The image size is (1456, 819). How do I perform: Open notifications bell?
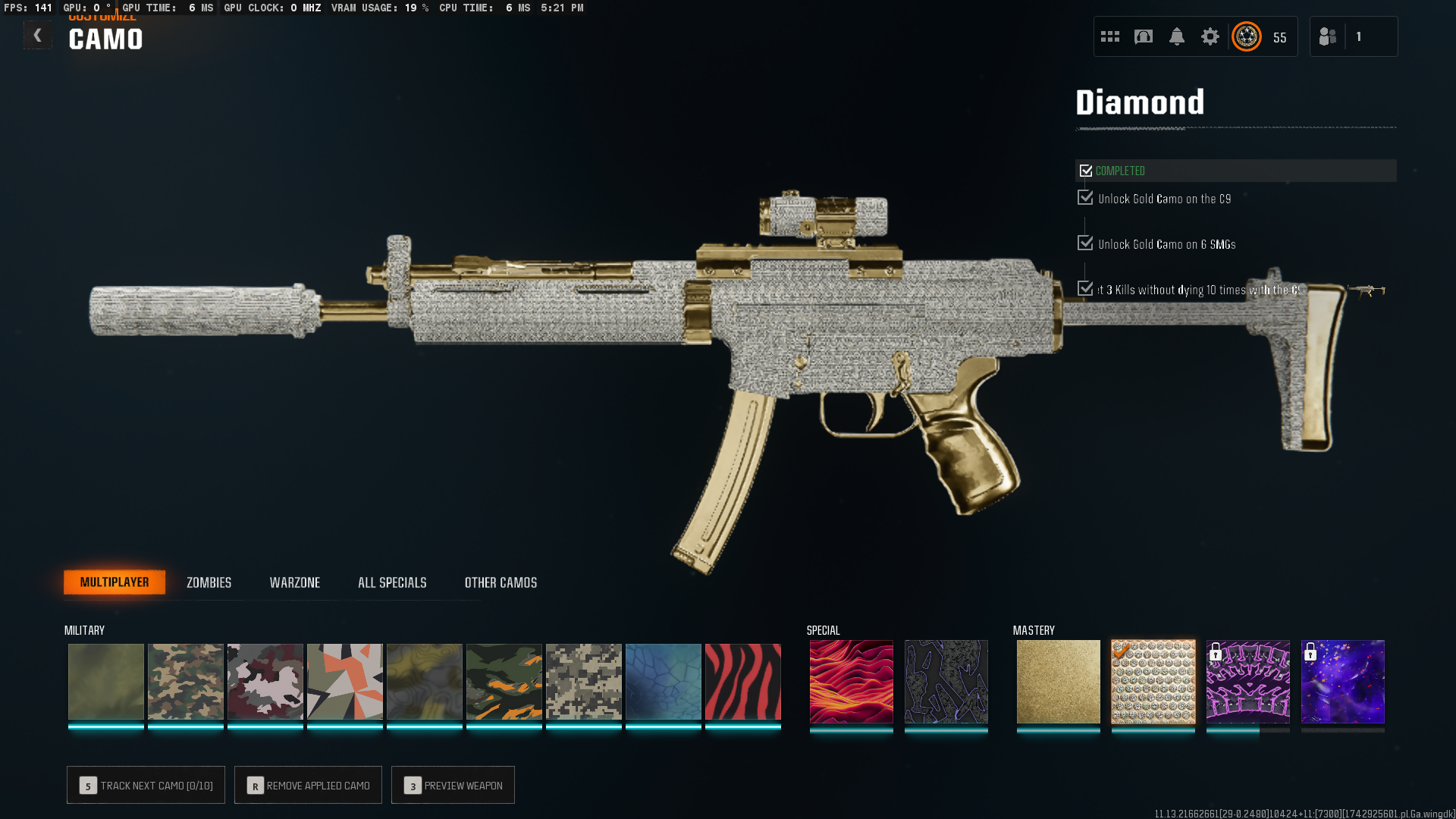(1176, 36)
